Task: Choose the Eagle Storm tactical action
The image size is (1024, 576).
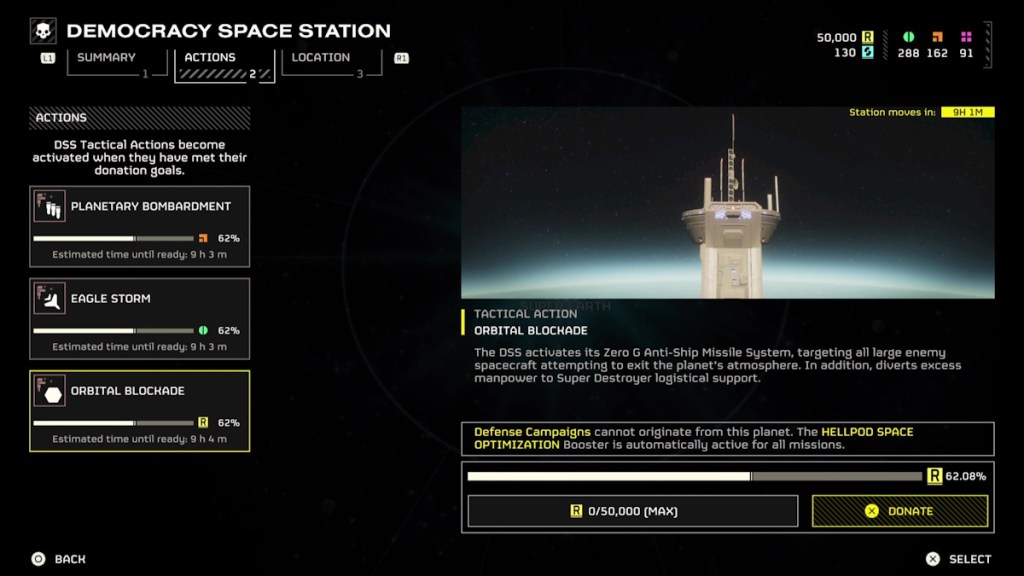Action: coord(139,318)
